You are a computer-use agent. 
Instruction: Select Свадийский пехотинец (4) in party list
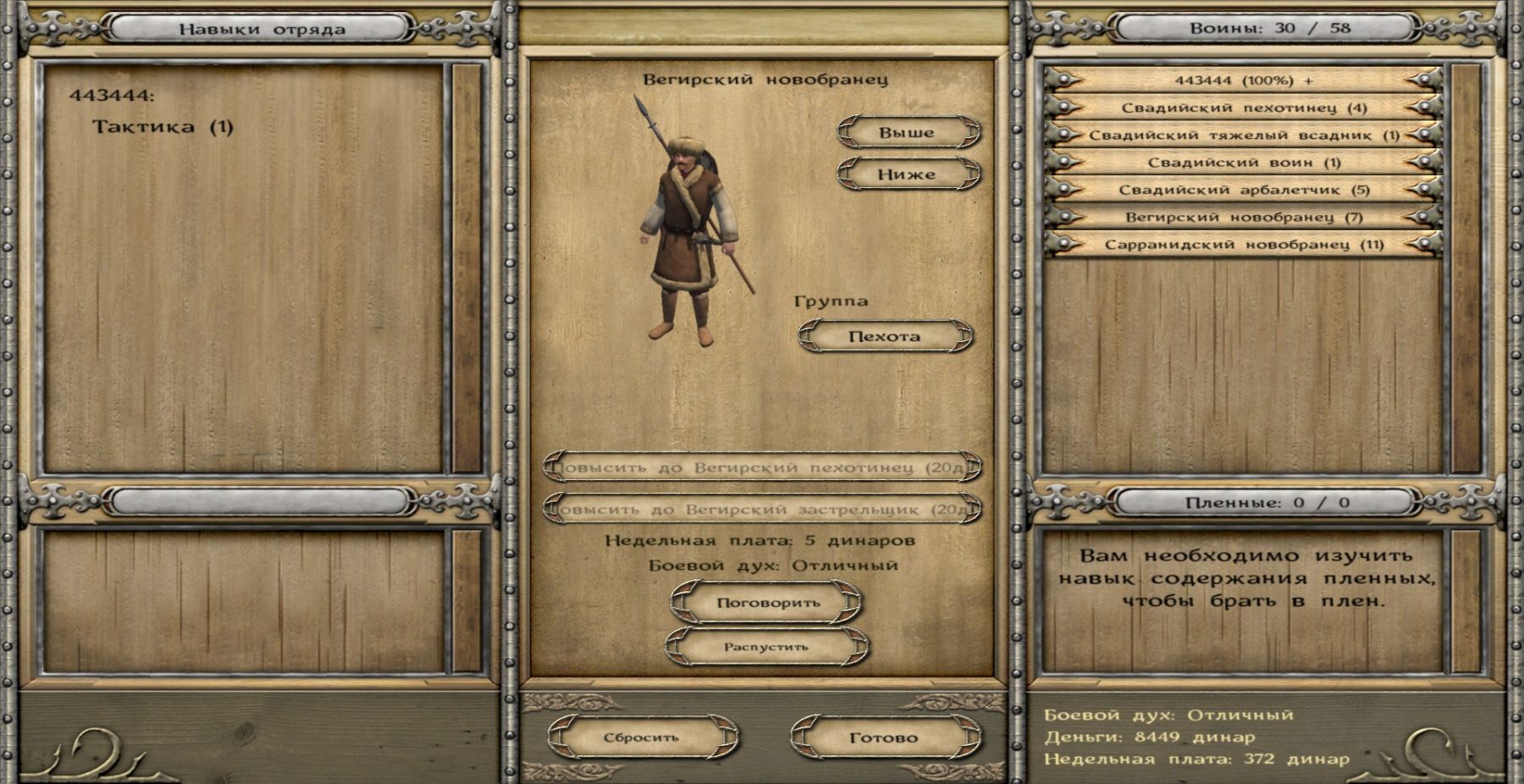click(x=1244, y=108)
